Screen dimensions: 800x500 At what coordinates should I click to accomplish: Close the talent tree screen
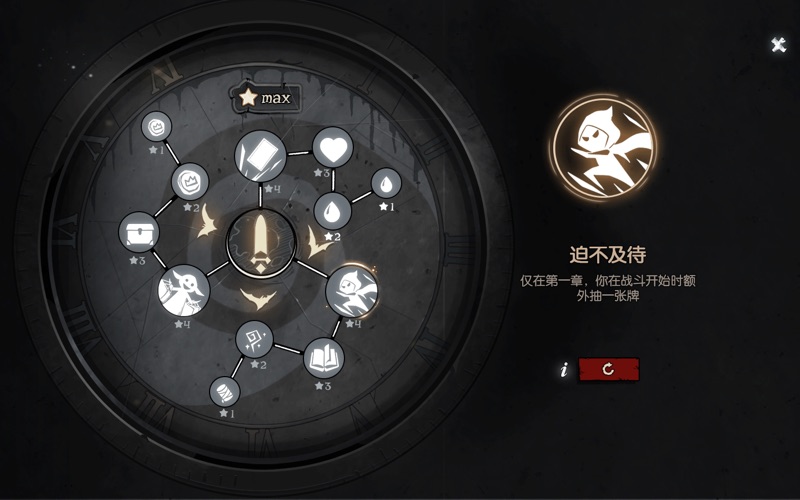[778, 45]
